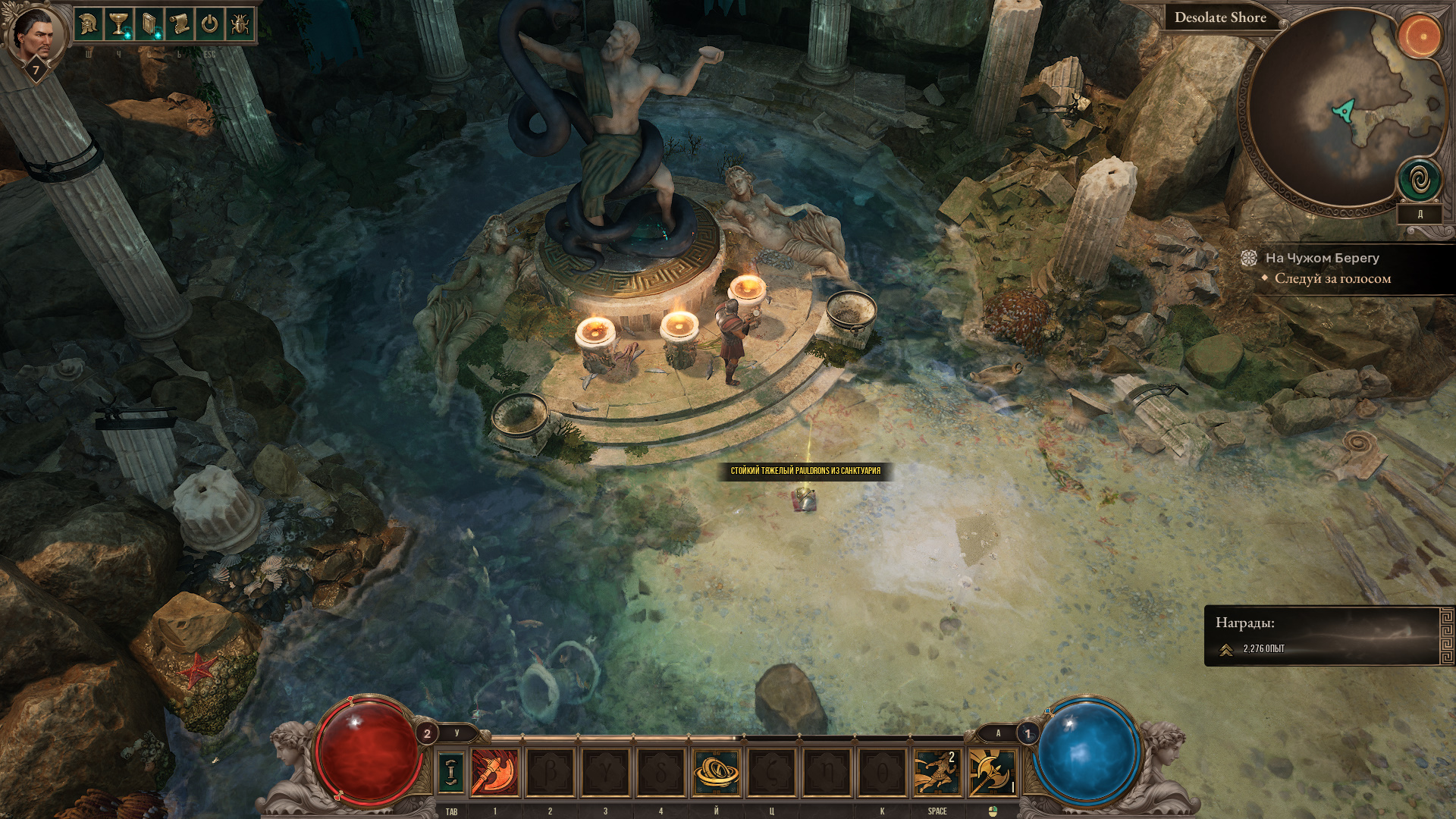The width and height of the screenshot is (1456, 819).
Task: Report a bug with the scarab icon
Action: (x=240, y=25)
